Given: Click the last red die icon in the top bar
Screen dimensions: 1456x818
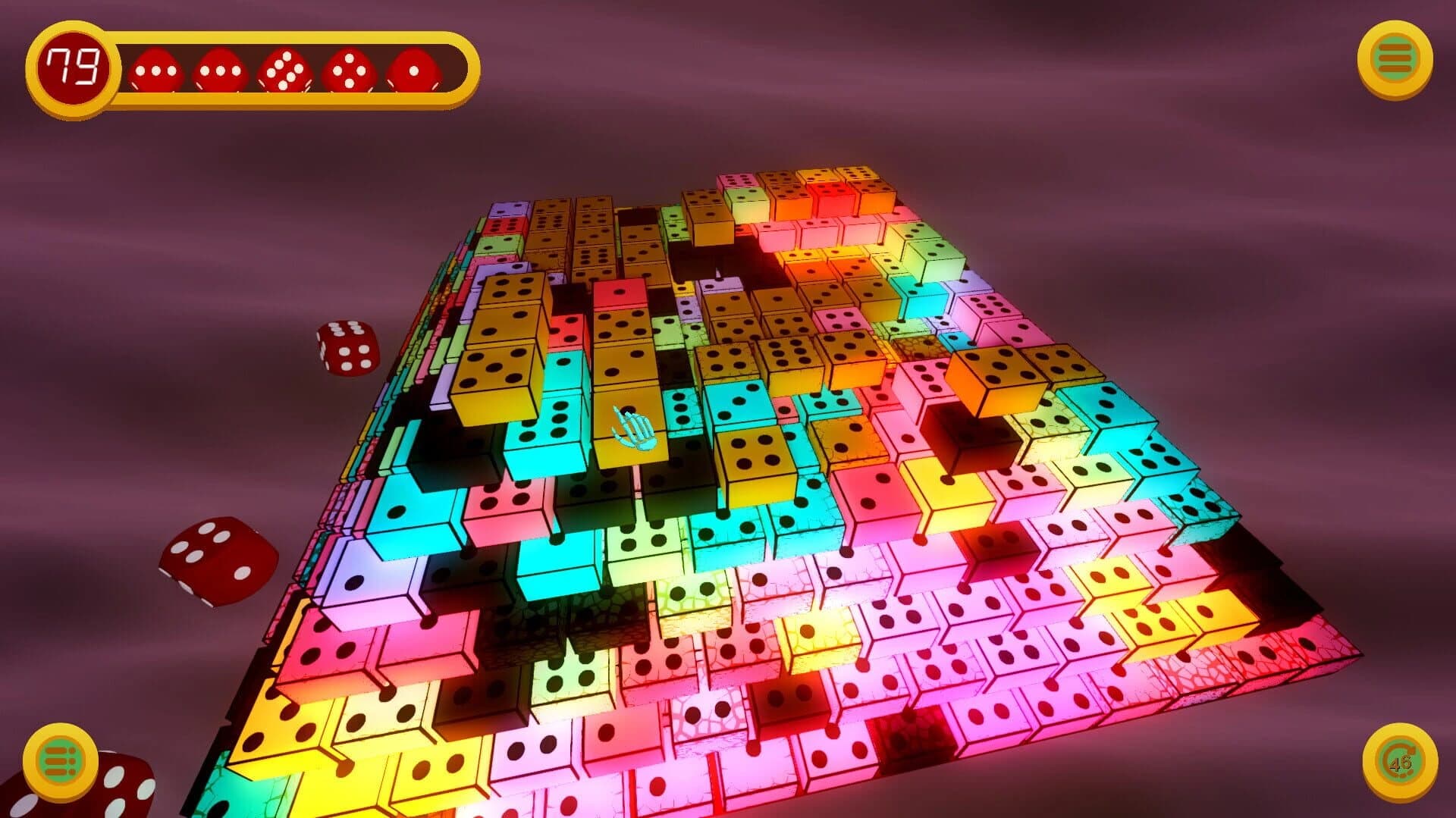Looking at the screenshot, I should click(x=414, y=70).
